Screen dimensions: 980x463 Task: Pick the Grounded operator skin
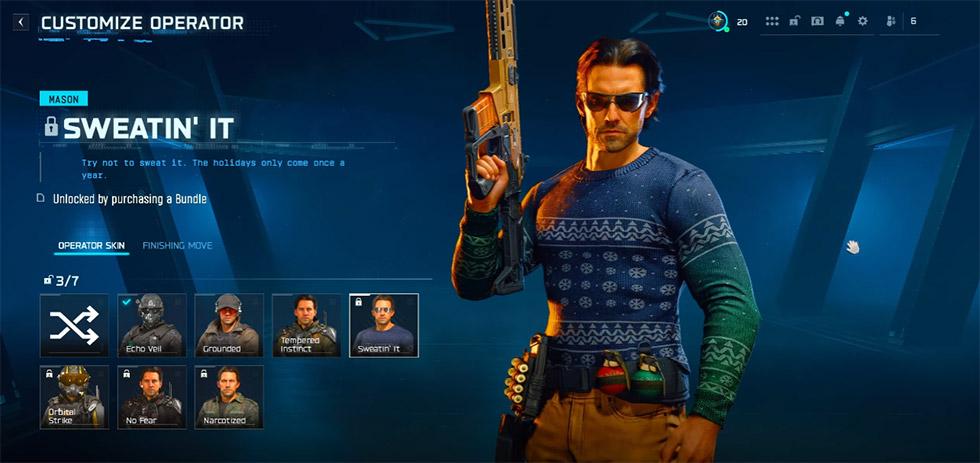point(229,325)
